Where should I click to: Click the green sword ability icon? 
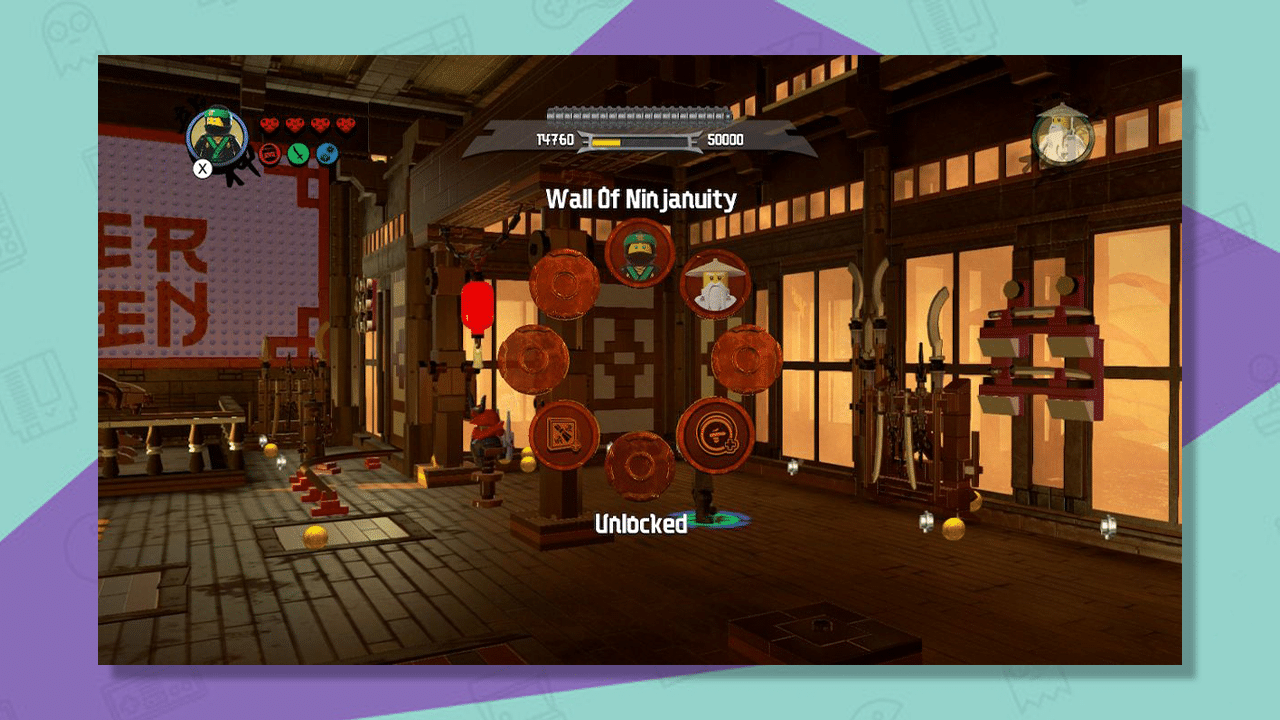(x=297, y=154)
